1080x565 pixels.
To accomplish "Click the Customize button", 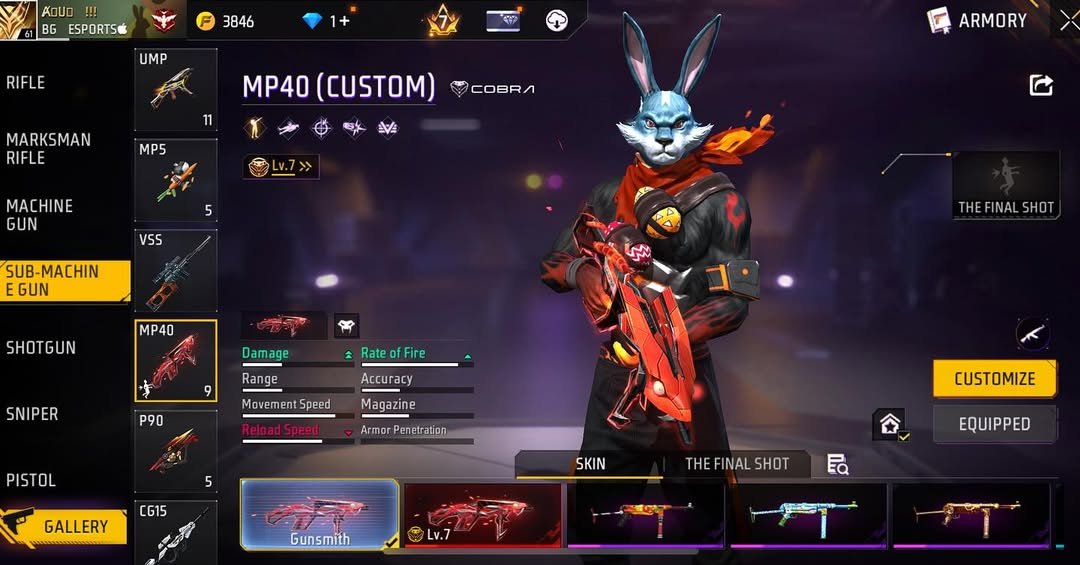I will pyautogui.click(x=994, y=379).
